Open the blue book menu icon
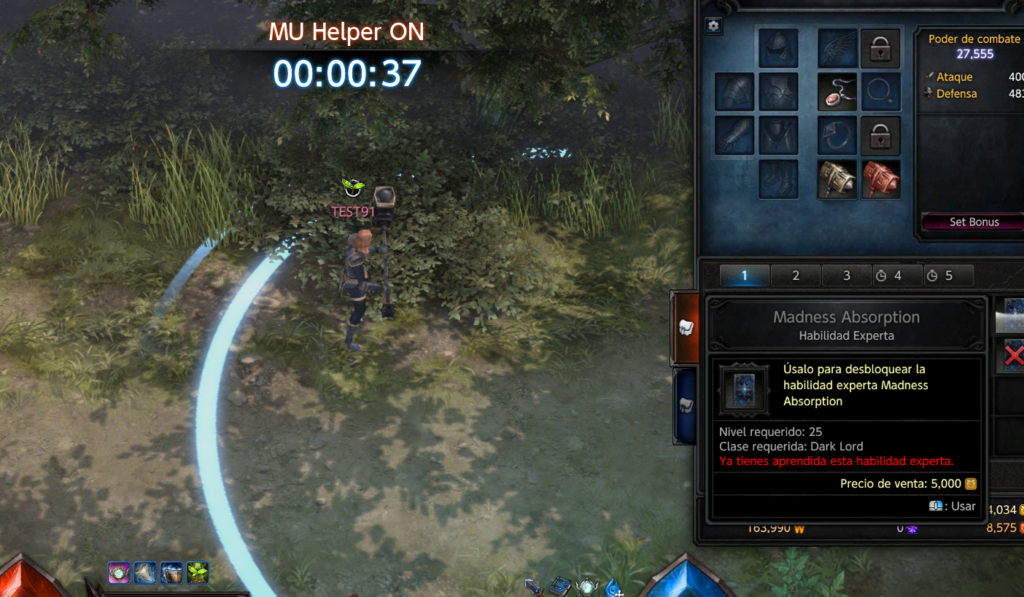The image size is (1024, 597). point(559,586)
